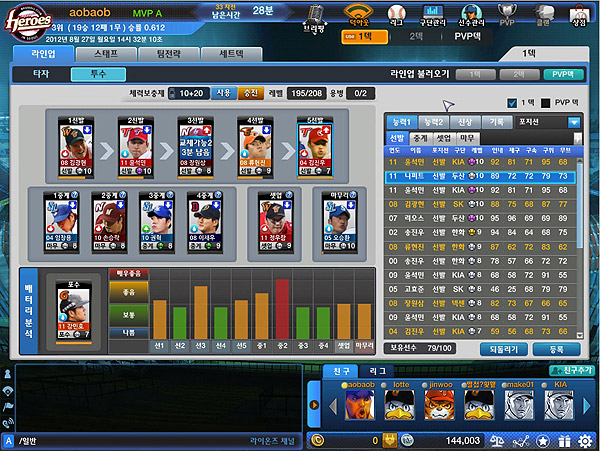Click the 등록 register button
The image size is (600, 451).
pyautogui.click(x=556, y=349)
